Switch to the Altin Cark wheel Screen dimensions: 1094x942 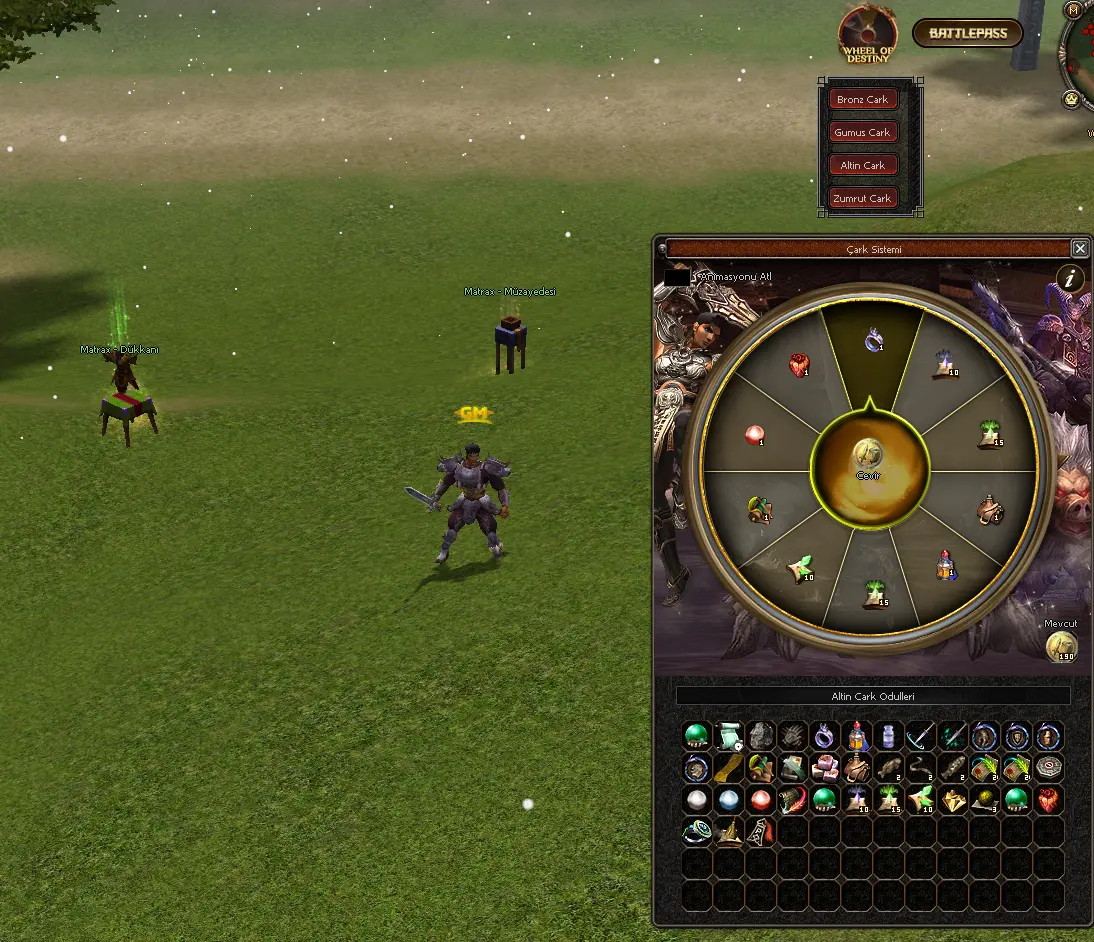coord(862,165)
